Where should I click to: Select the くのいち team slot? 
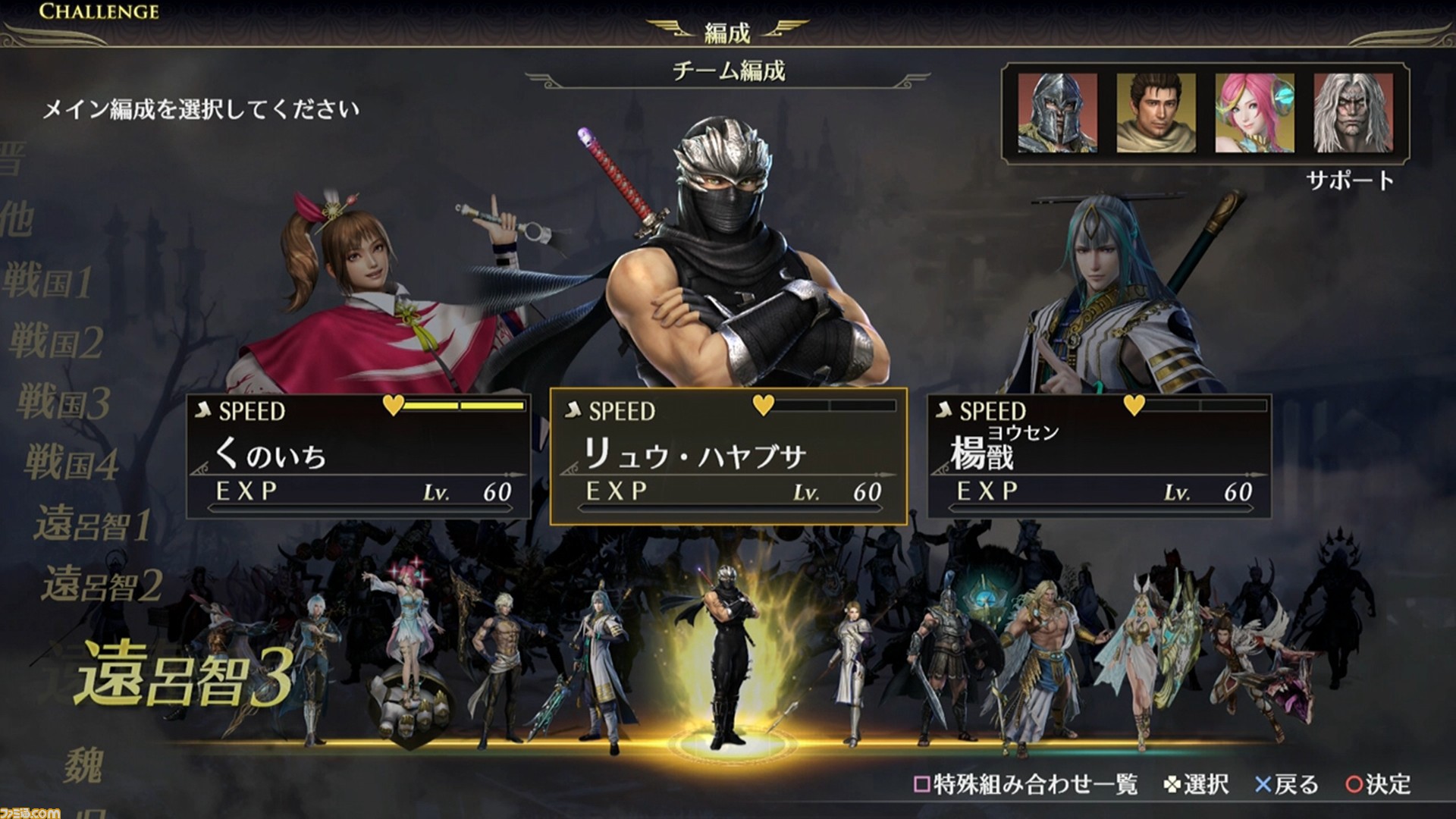[358, 455]
